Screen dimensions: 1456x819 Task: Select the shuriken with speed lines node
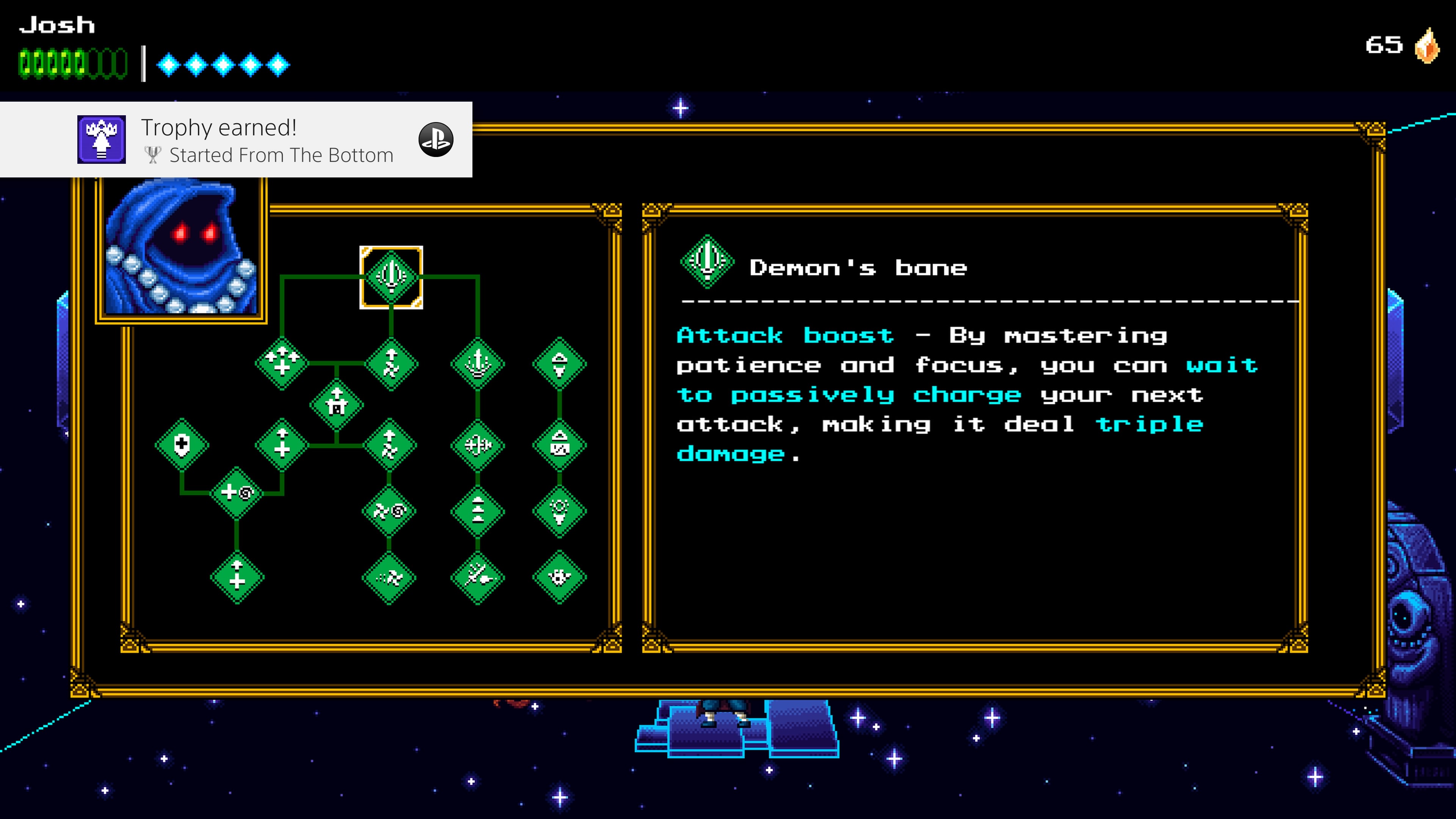pos(389,577)
